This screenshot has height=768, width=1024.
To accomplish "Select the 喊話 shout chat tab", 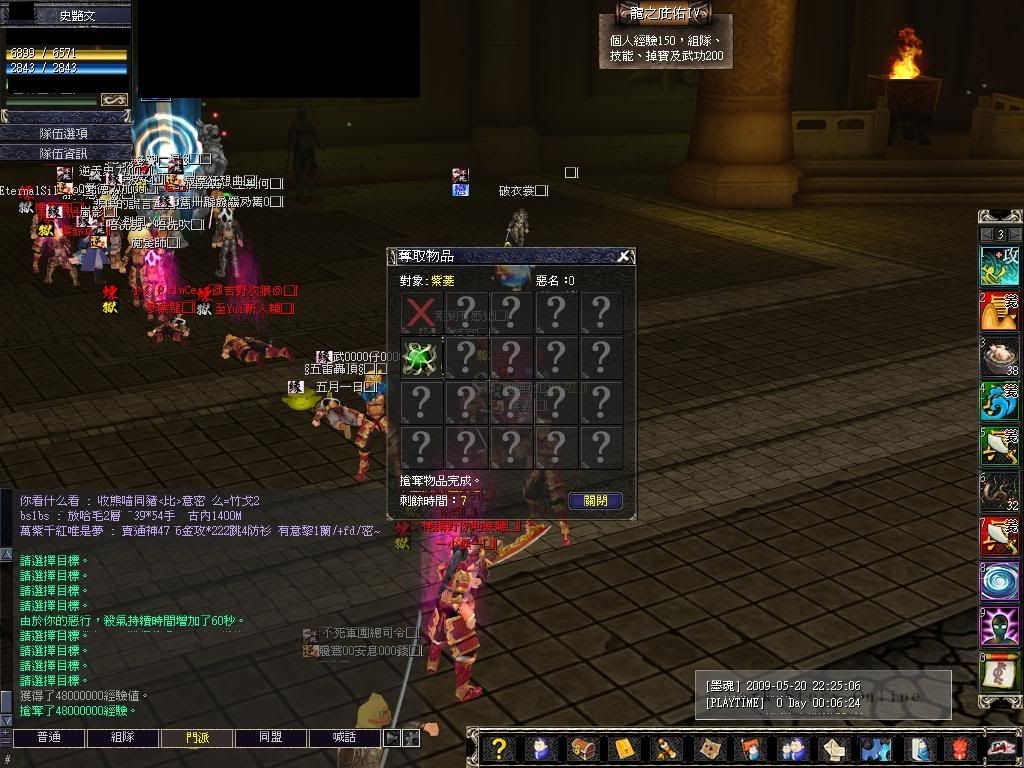I will point(344,738).
